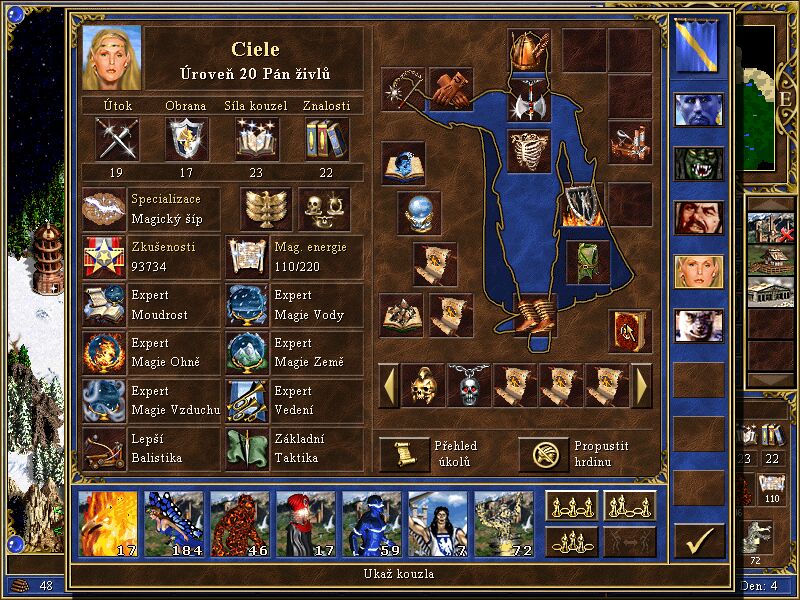Select the skeleton ribcage armor slot

(x=526, y=150)
